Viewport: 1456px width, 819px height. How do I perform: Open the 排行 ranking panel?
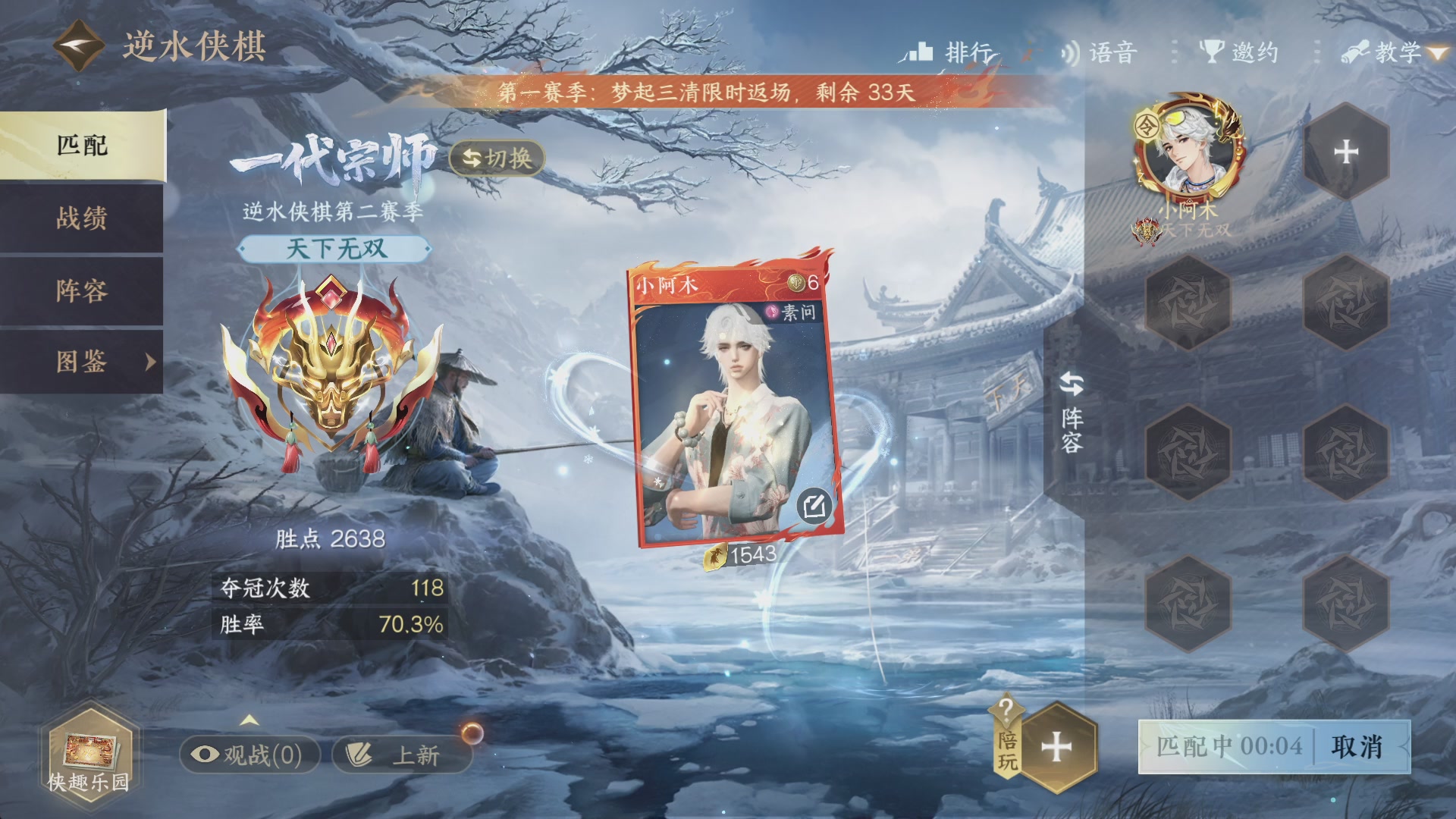pos(952,52)
